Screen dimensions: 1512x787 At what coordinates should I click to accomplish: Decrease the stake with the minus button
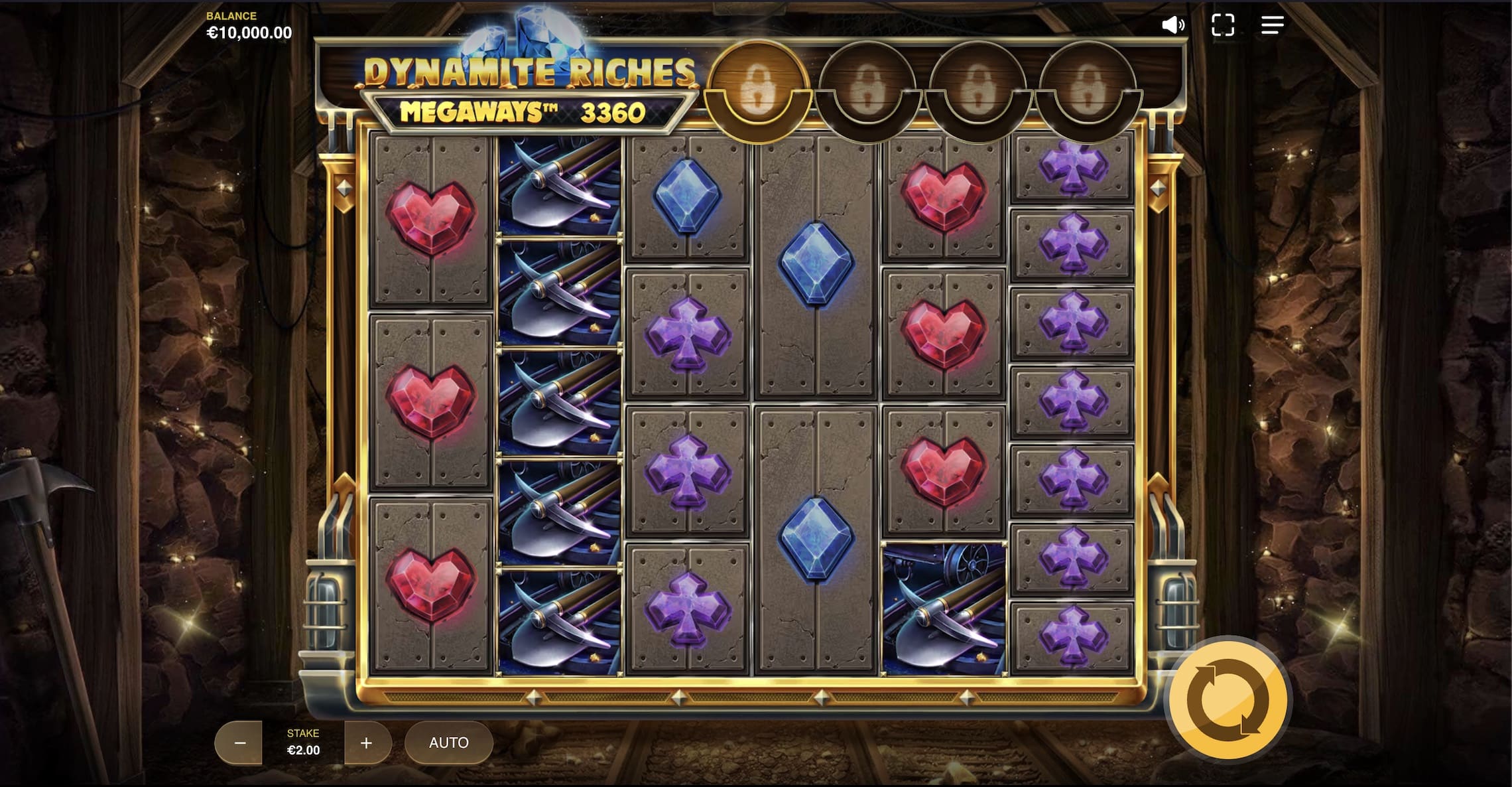[x=239, y=743]
